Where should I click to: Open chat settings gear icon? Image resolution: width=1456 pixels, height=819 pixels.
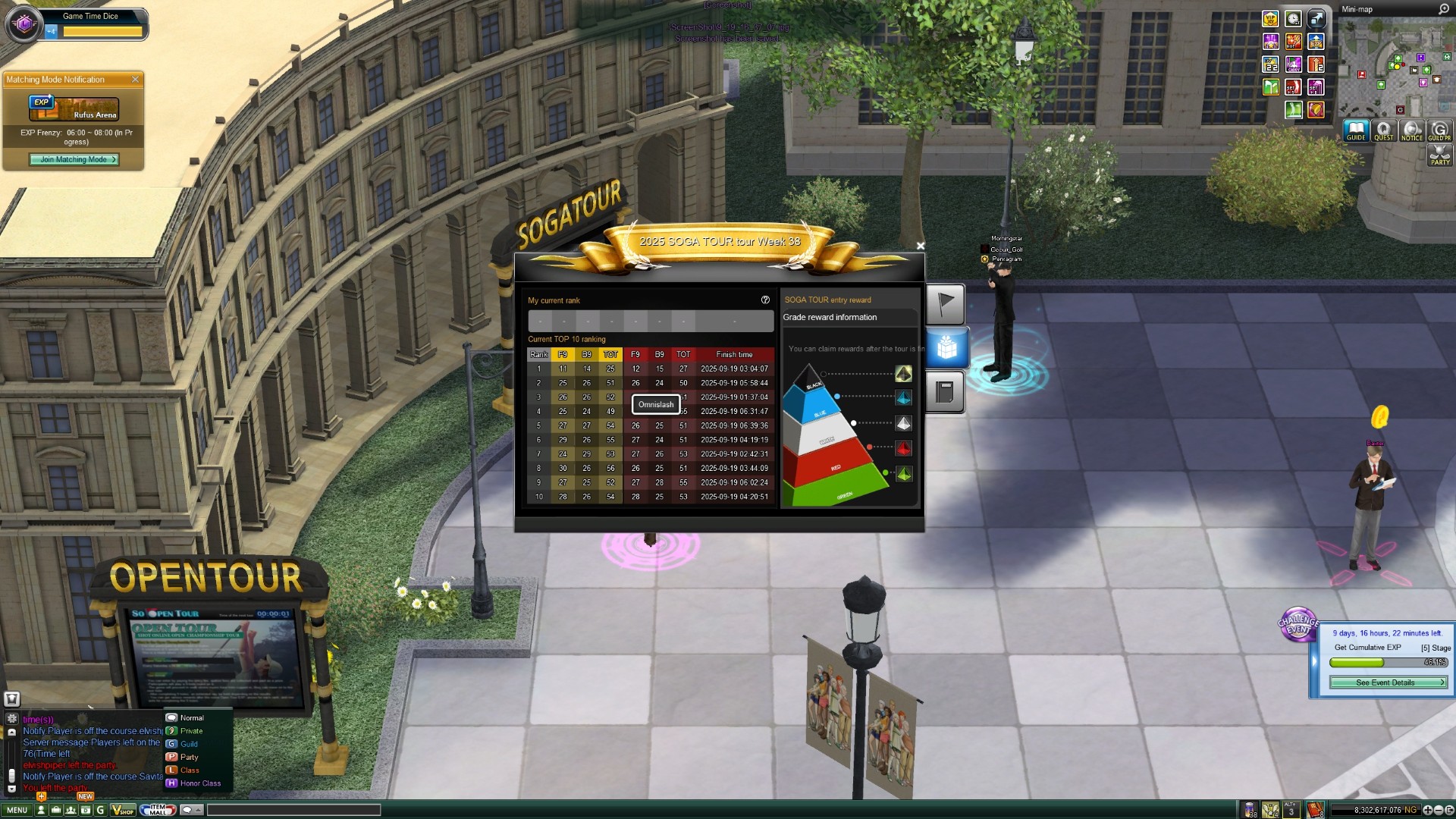click(x=11, y=718)
